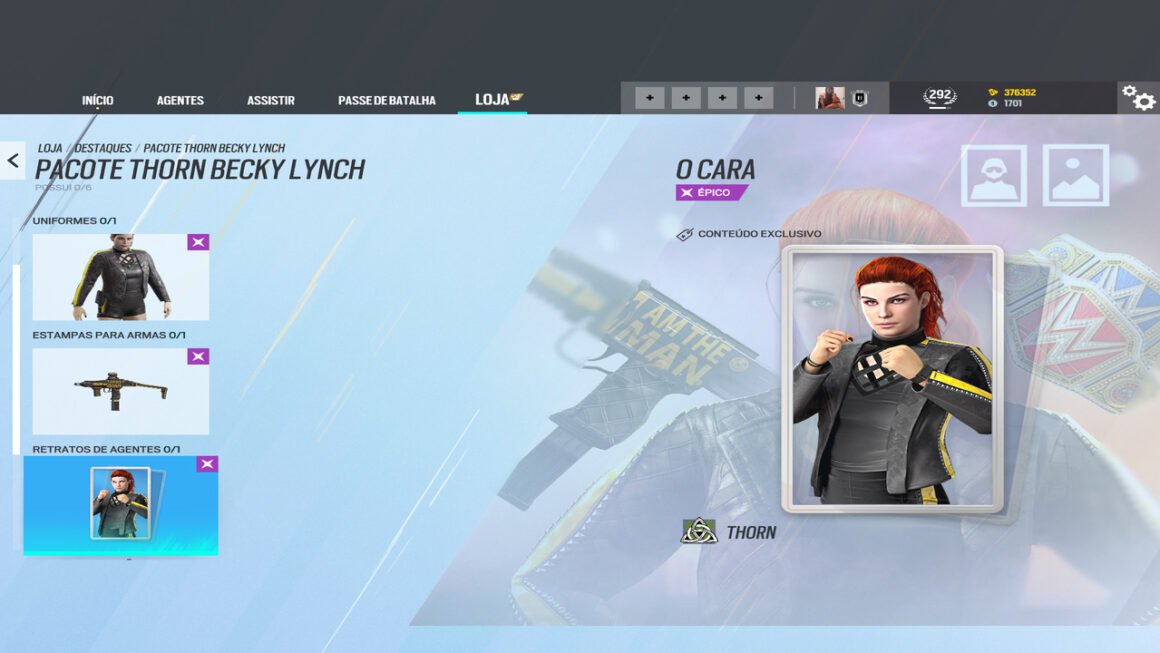This screenshot has width=1160, height=653.
Task: Open the renown currency balance
Action: [x=1012, y=92]
